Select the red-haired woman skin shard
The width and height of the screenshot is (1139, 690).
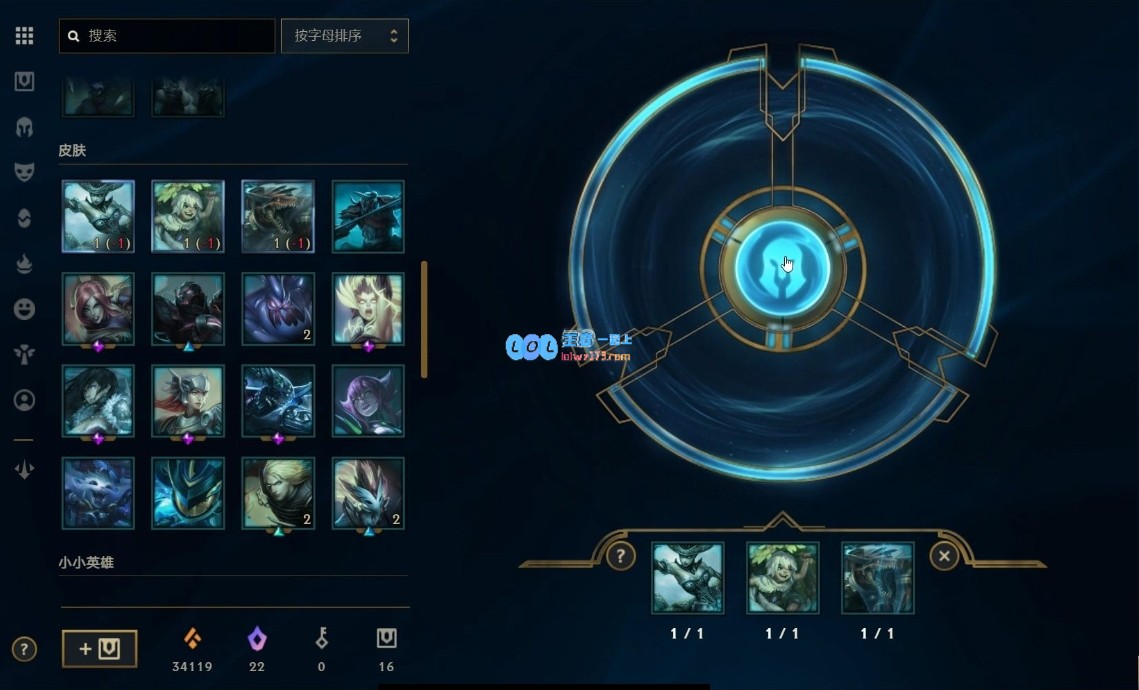coord(98,309)
